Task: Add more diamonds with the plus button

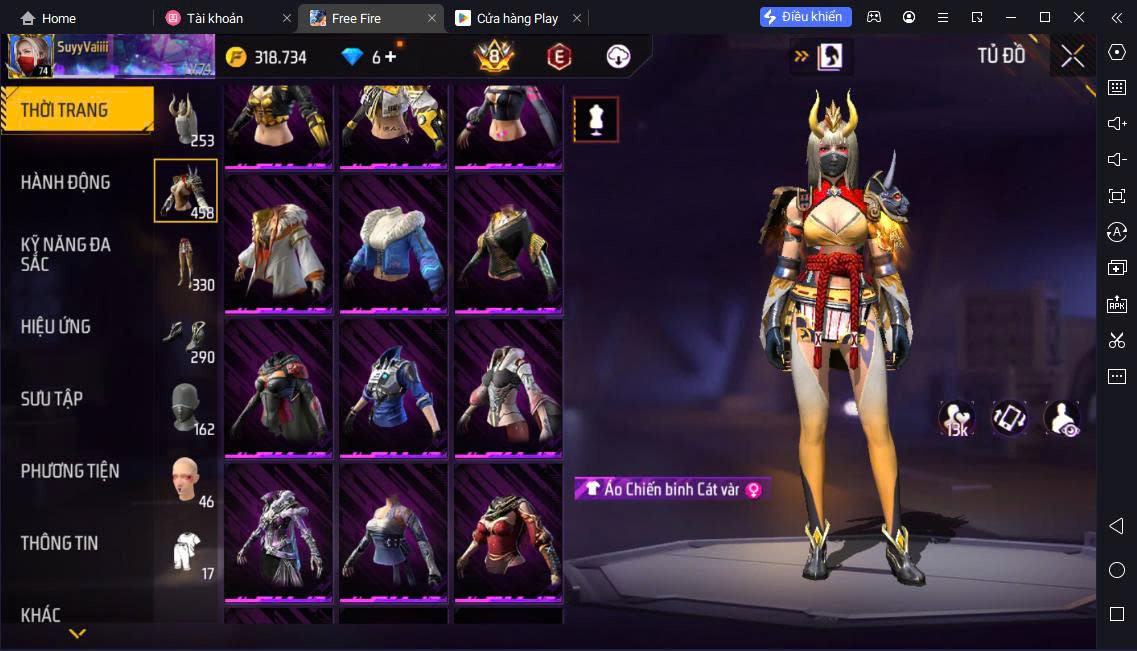Action: coord(390,57)
